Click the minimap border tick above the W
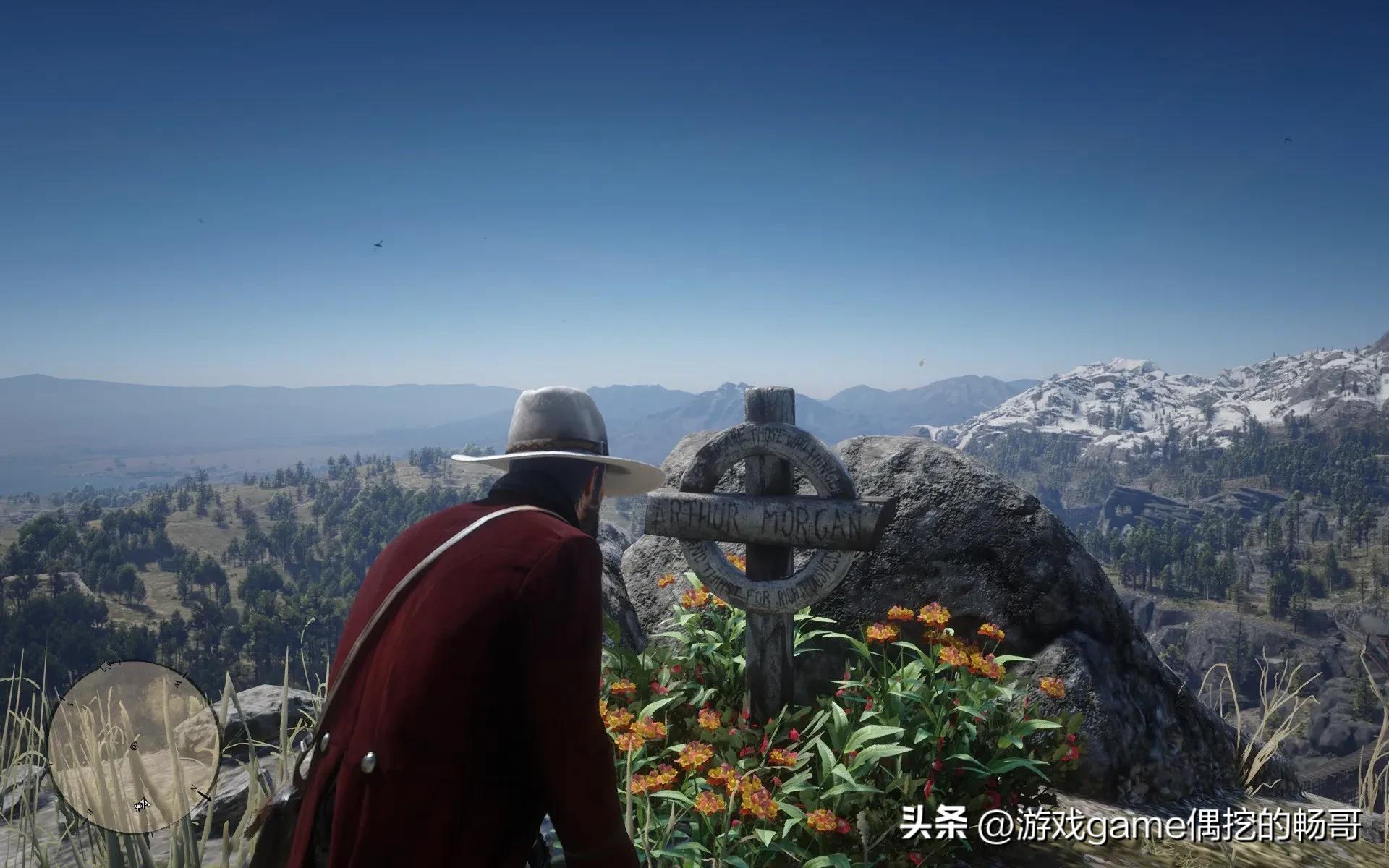Viewport: 1389px width, 868px height. point(184,676)
